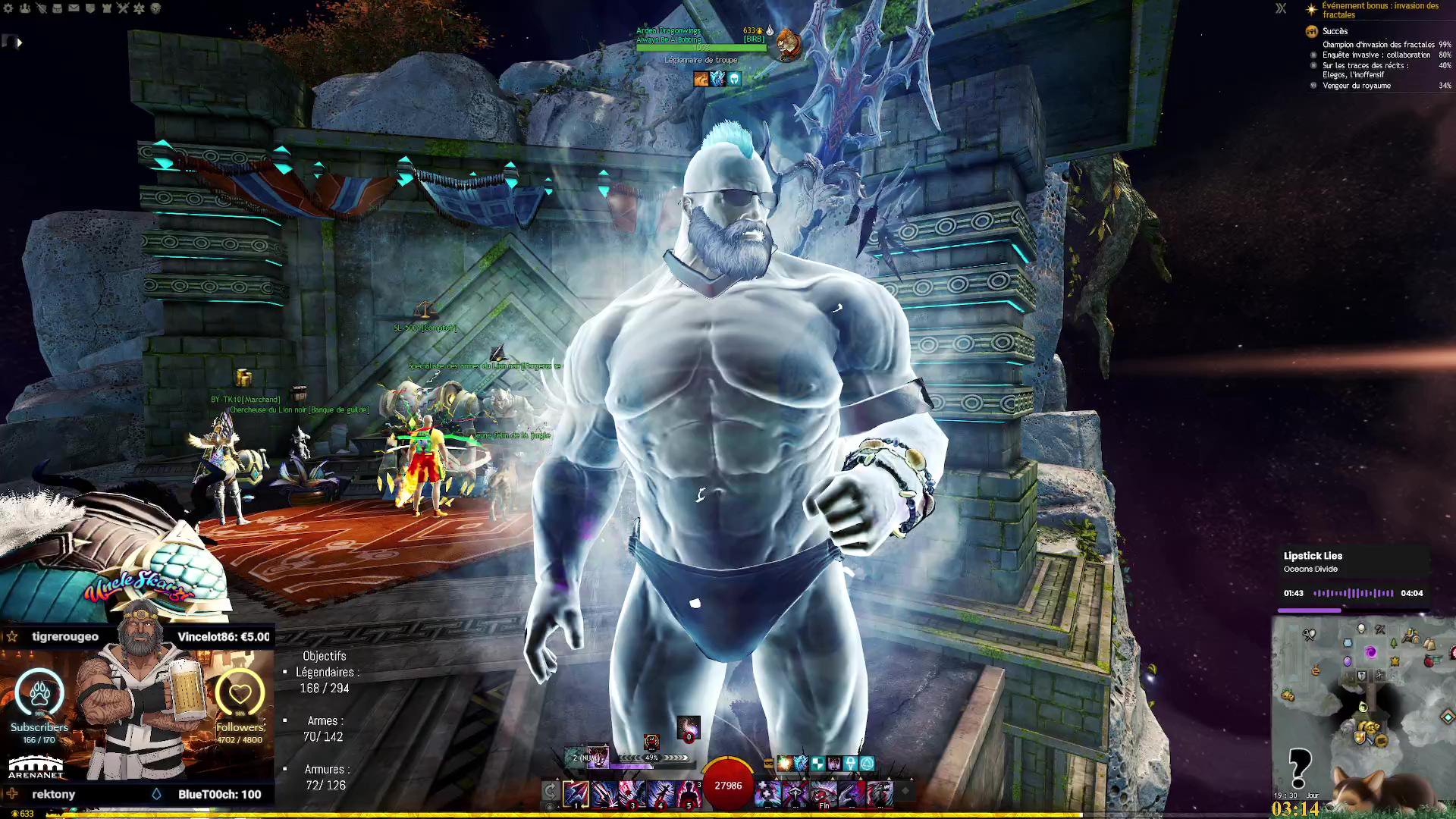This screenshot has width=1456, height=819.
Task: Click the weapon swap button
Action: click(551, 792)
